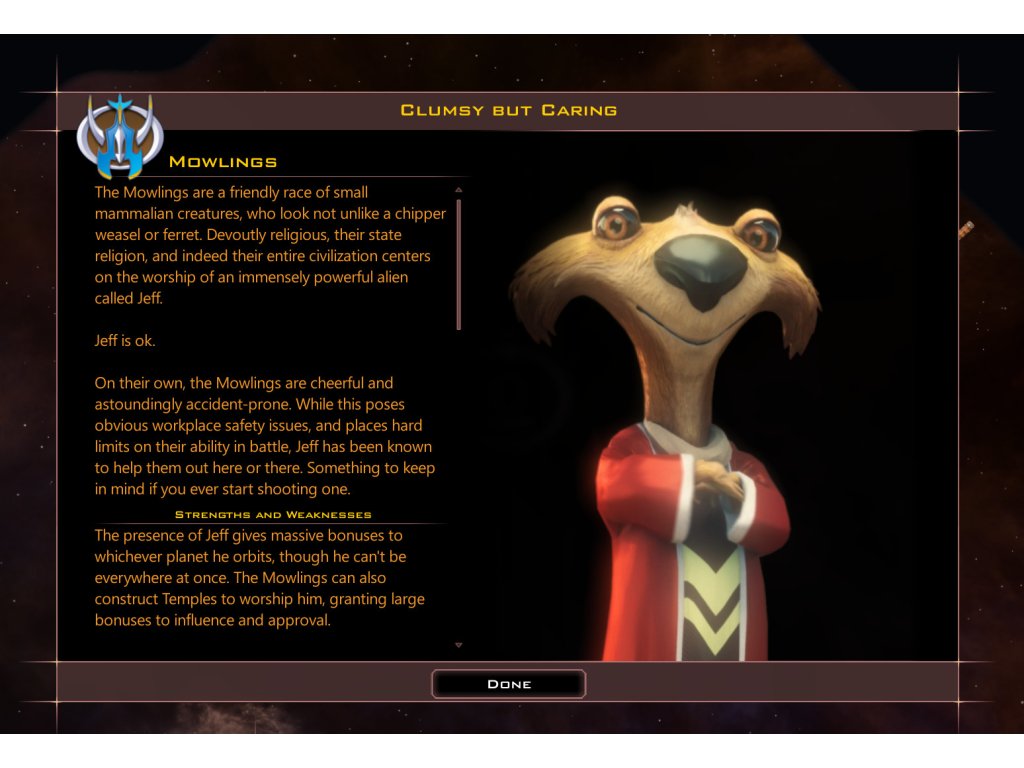Screen dimensions: 1024x768
Task: Click the description scroll-up arrow
Action: point(459,189)
